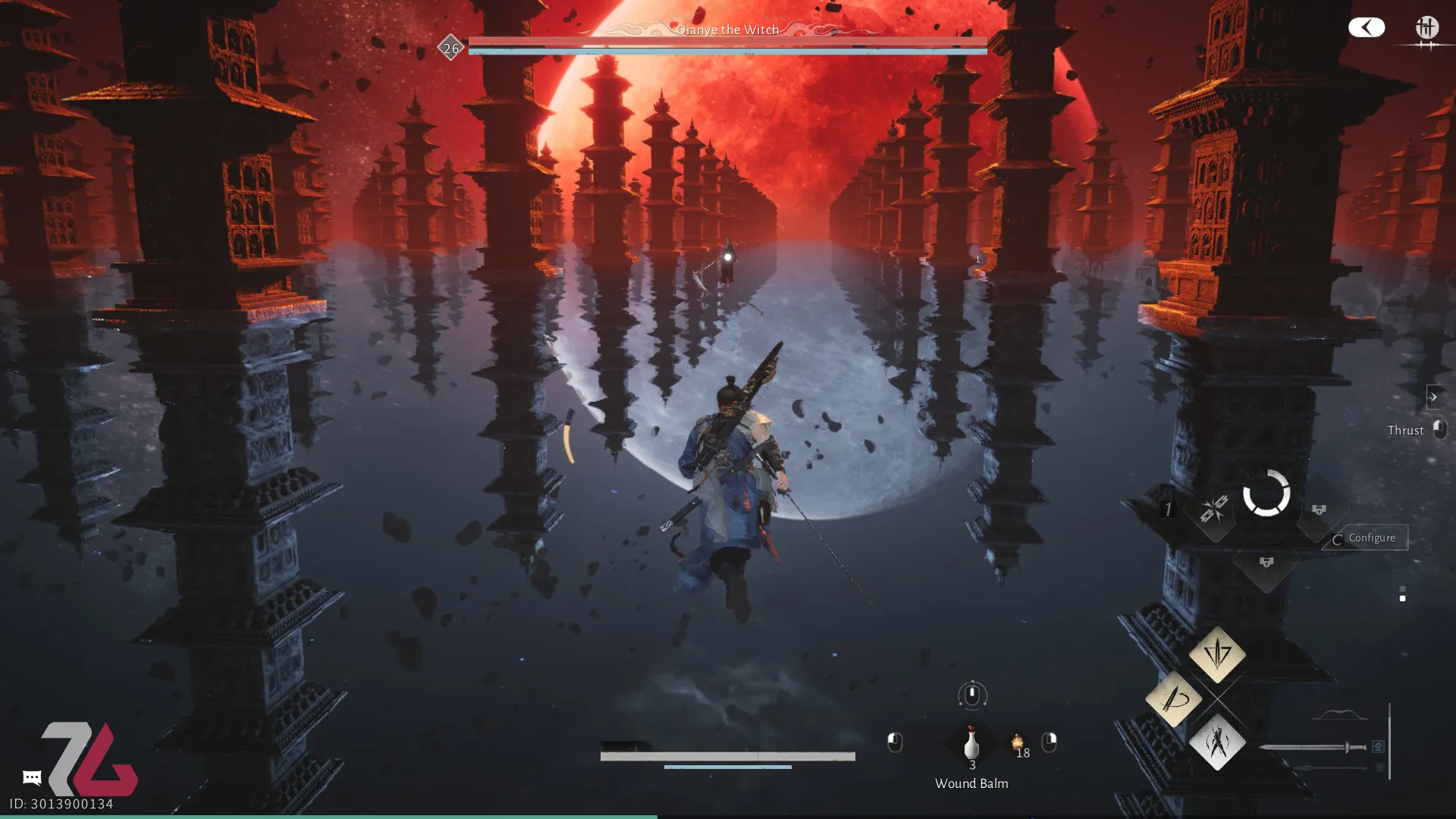1456x819 pixels.
Task: Select the sword weapon in weapon list
Action: coord(1313,748)
